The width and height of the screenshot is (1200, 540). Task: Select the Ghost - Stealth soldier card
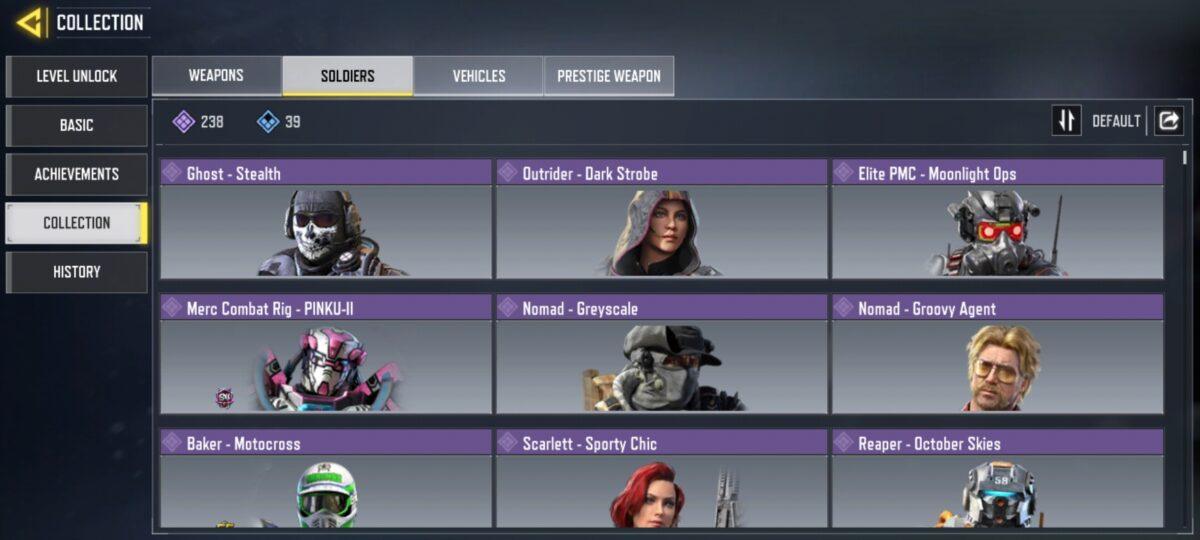click(x=326, y=219)
